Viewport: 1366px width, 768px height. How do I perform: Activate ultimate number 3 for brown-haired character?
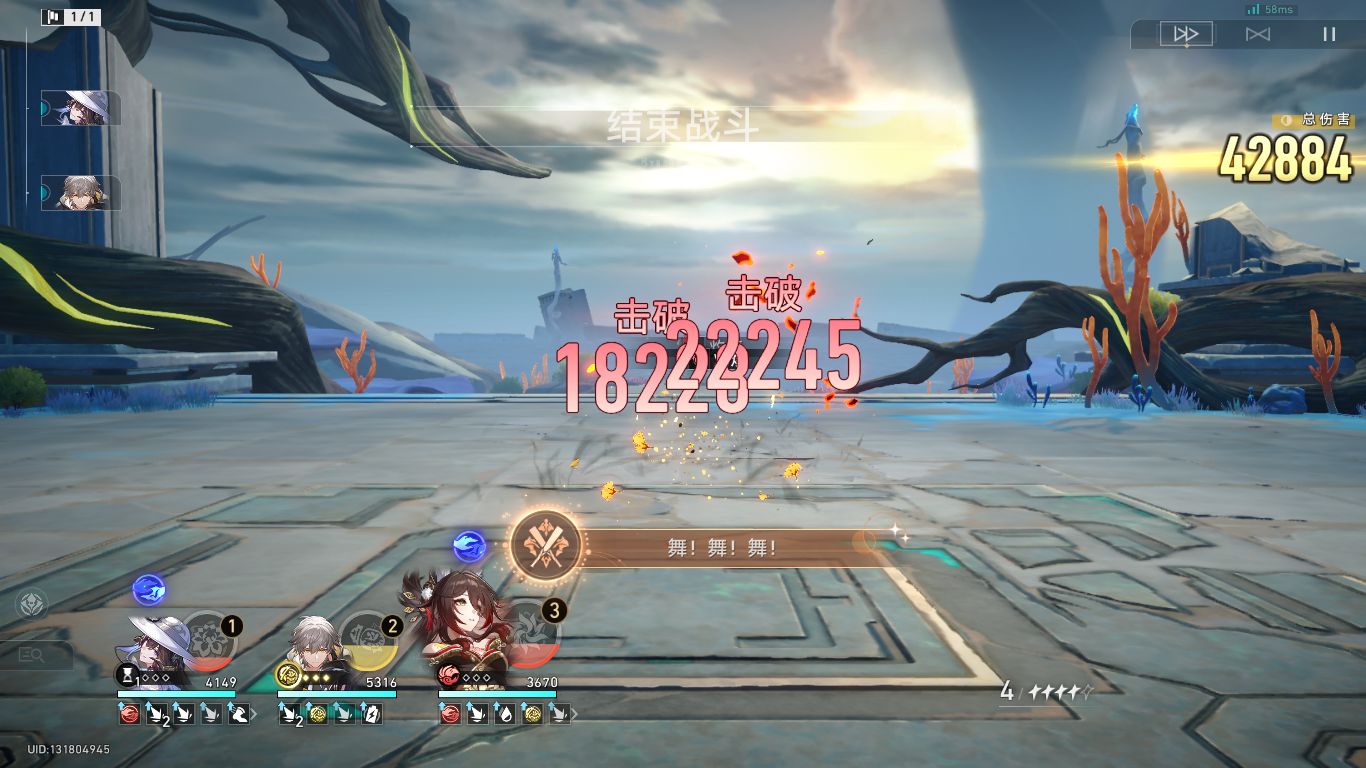point(530,638)
